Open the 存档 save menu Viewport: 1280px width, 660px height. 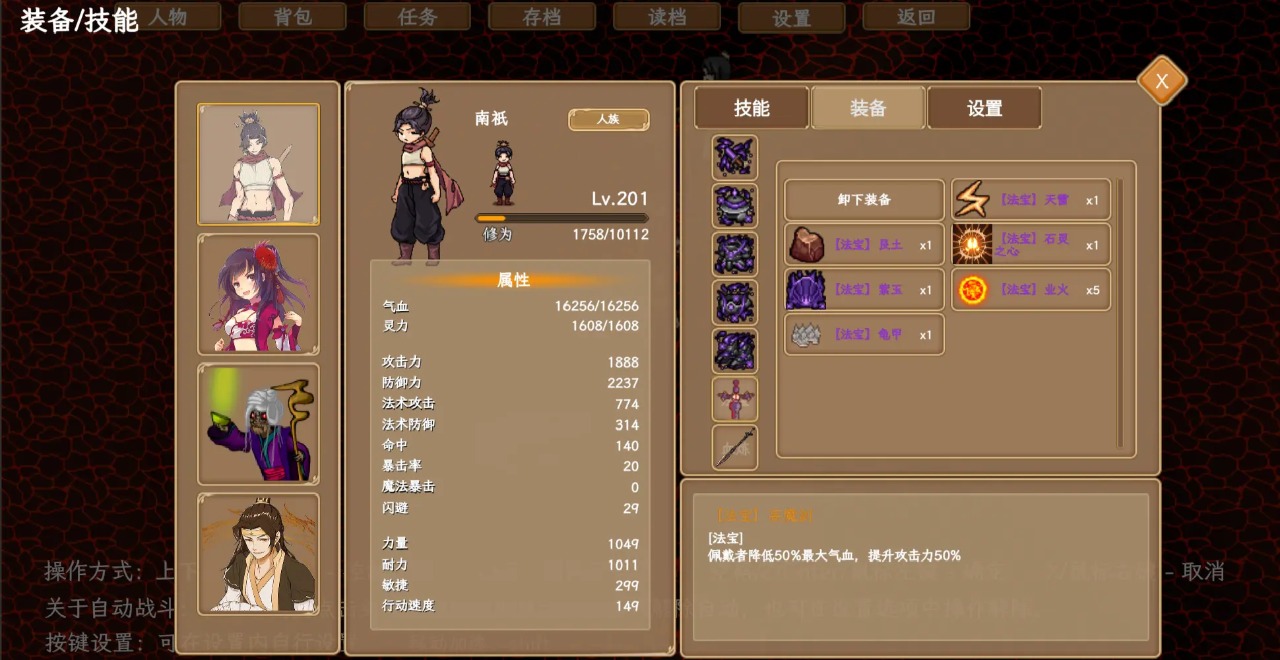tap(542, 17)
